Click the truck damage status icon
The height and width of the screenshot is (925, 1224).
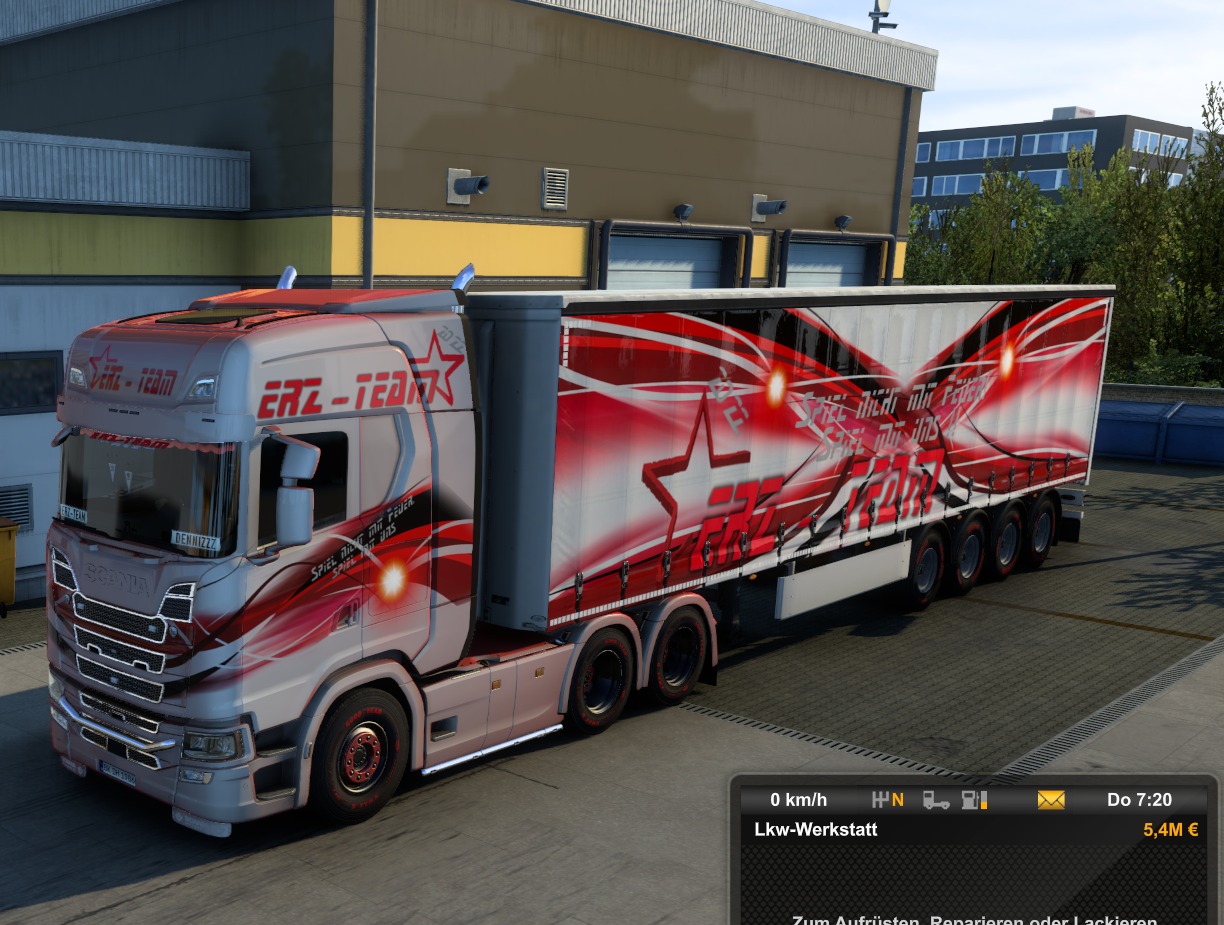936,800
